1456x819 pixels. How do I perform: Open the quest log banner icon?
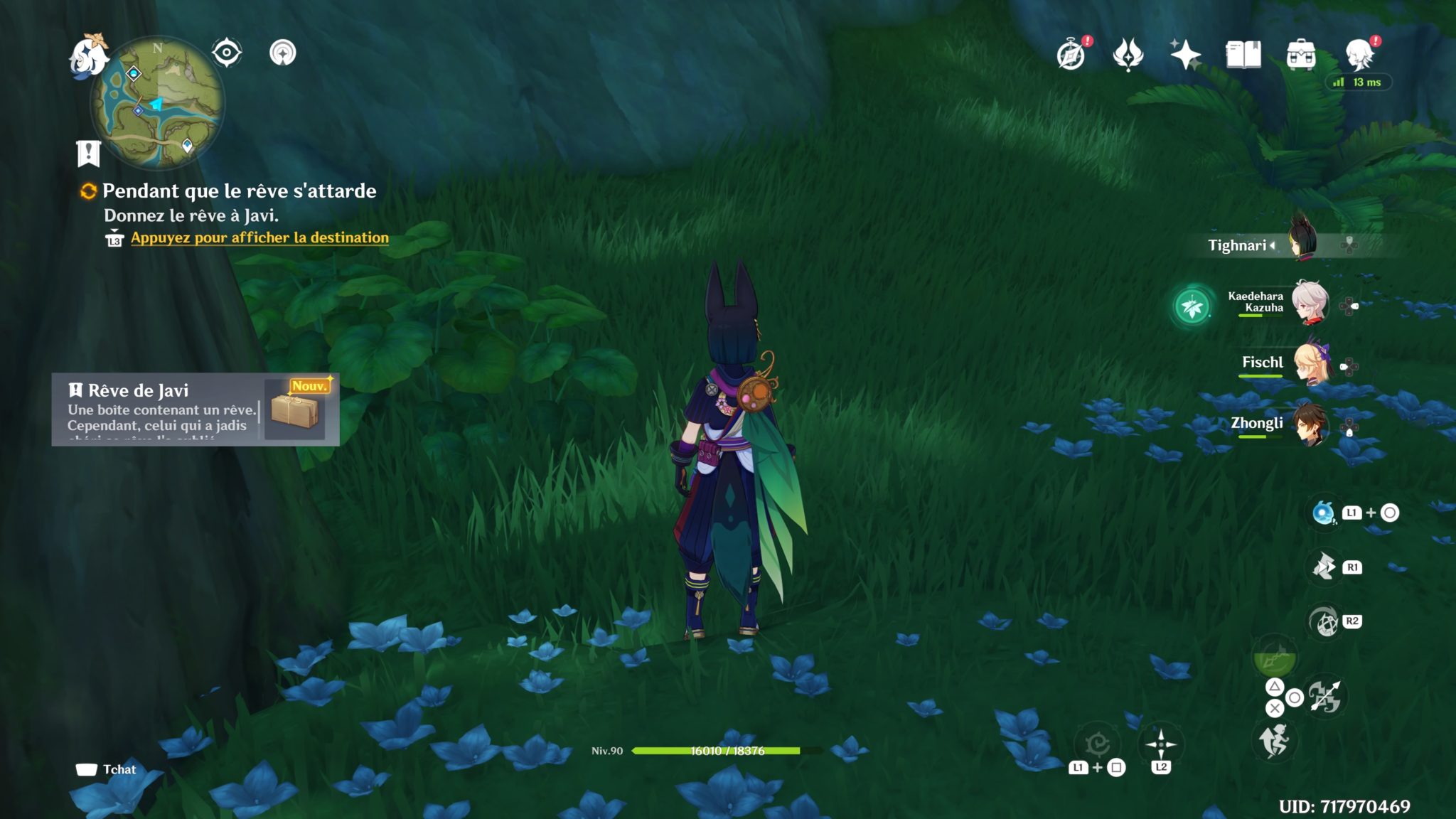pyautogui.click(x=89, y=153)
